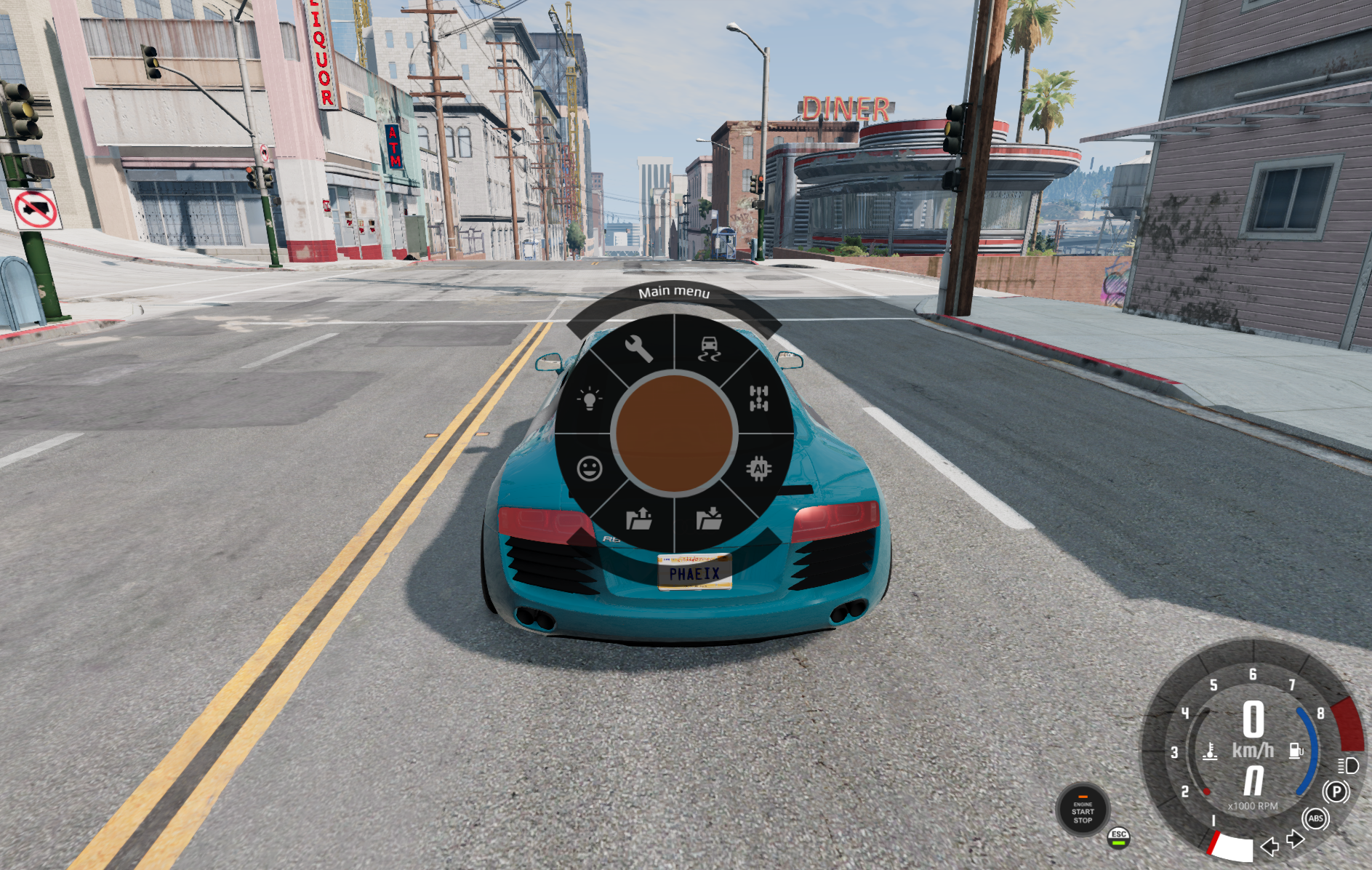This screenshot has width=1372, height=870.
Task: Click the parking brake P icon
Action: tap(1336, 791)
